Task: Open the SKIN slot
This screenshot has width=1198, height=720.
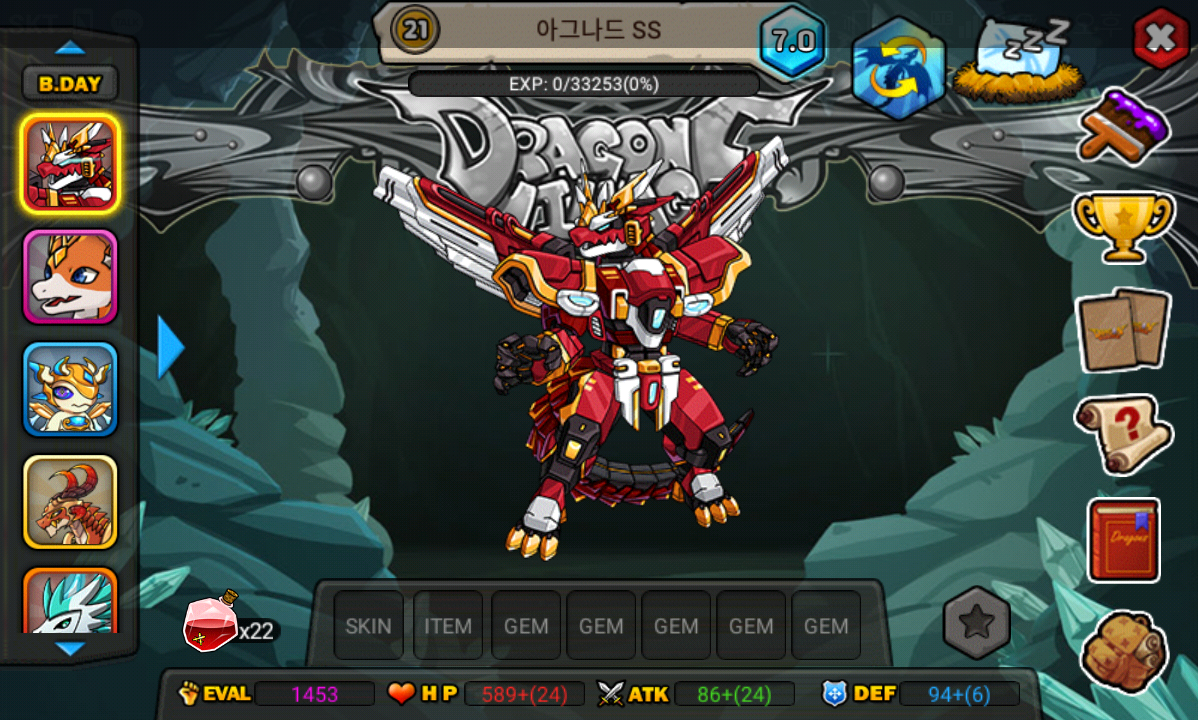Action: coord(368,626)
